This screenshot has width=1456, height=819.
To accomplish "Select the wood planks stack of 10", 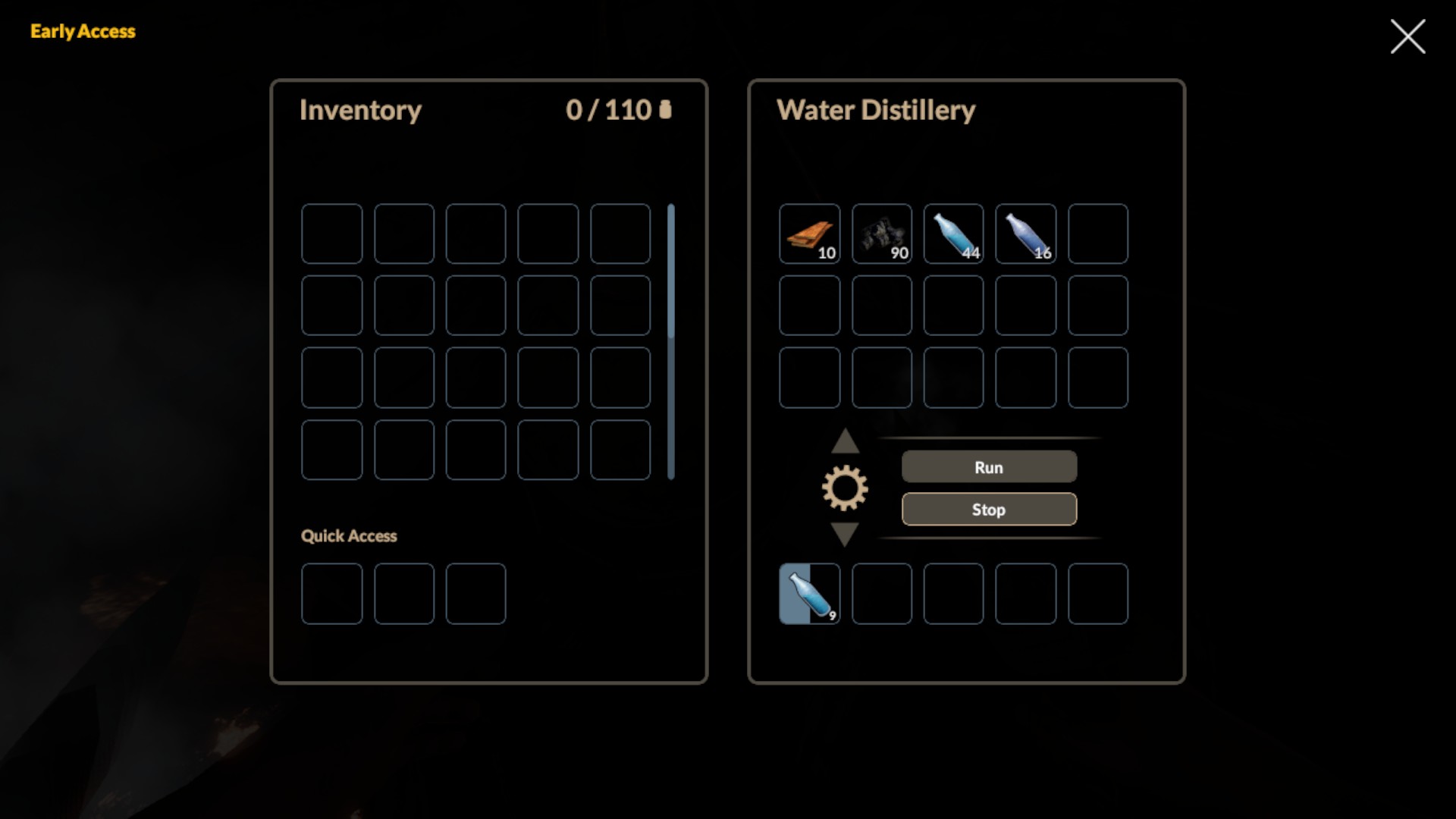I will point(809,234).
